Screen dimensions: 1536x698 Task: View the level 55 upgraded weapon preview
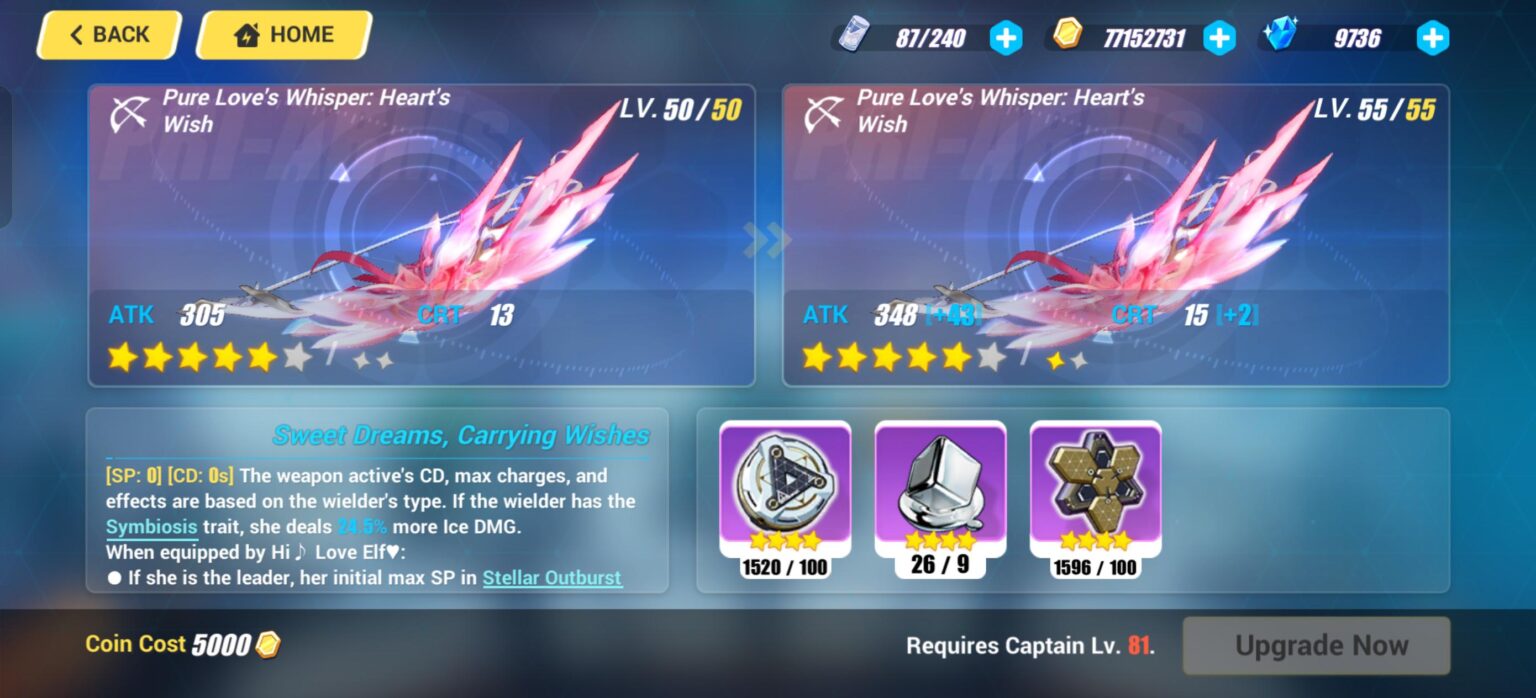pyautogui.click(x=1115, y=235)
